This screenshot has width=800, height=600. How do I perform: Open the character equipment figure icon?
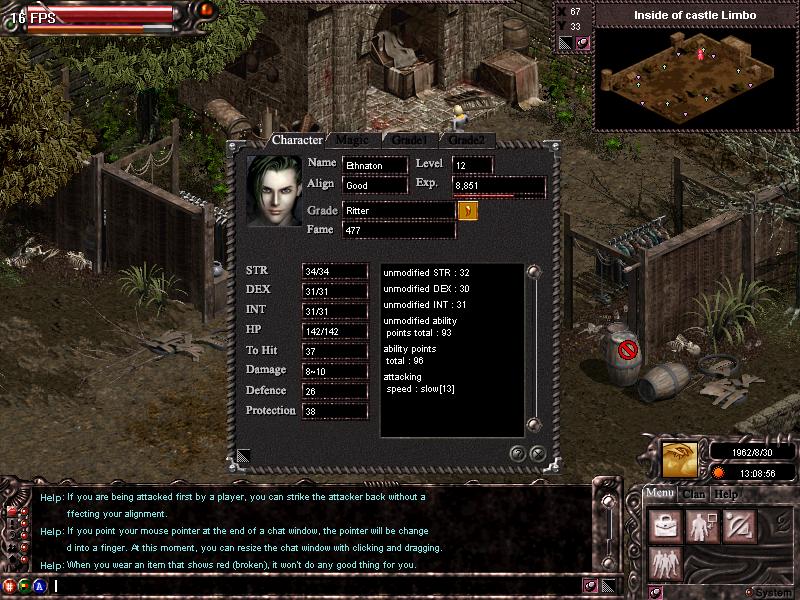700,526
